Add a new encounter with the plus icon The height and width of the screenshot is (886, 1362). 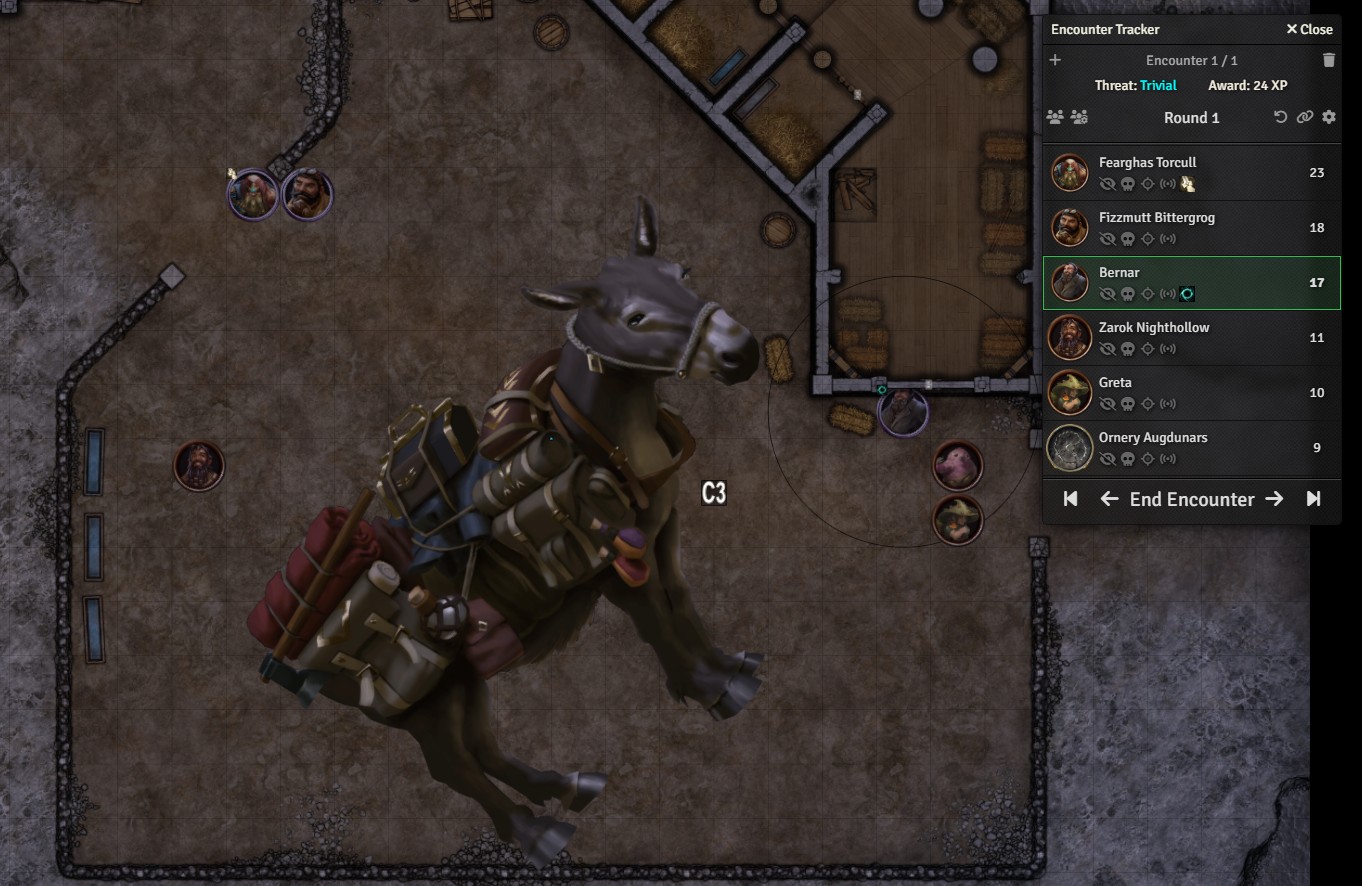[x=1055, y=60]
